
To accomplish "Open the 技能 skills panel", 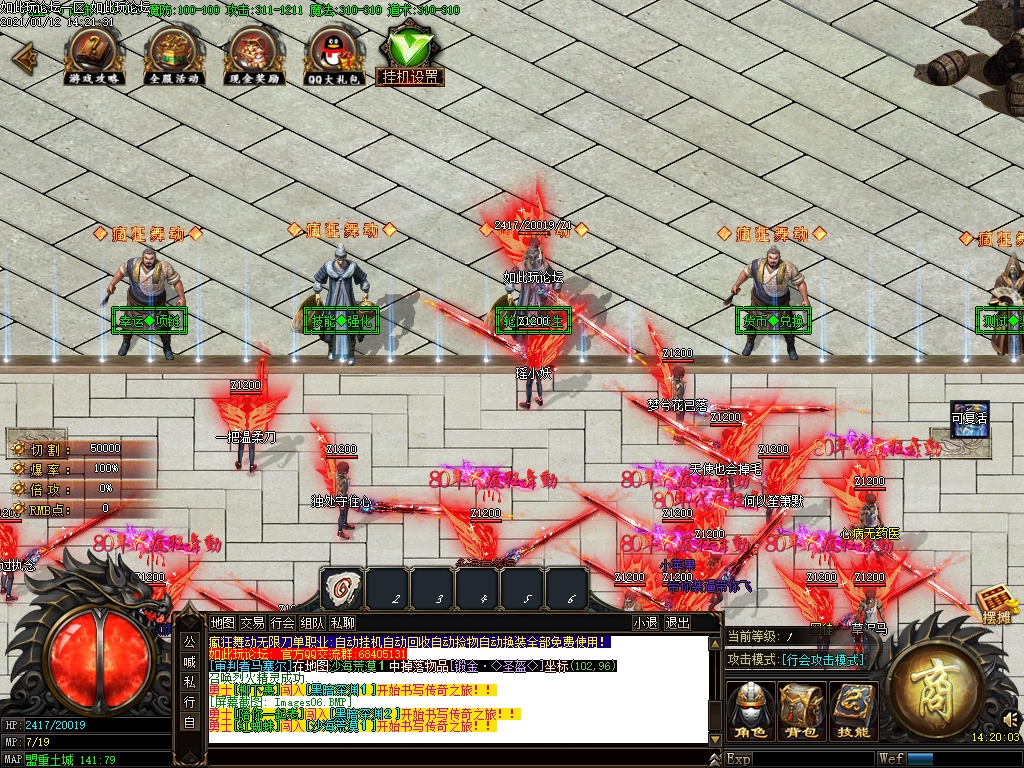I will [853, 711].
